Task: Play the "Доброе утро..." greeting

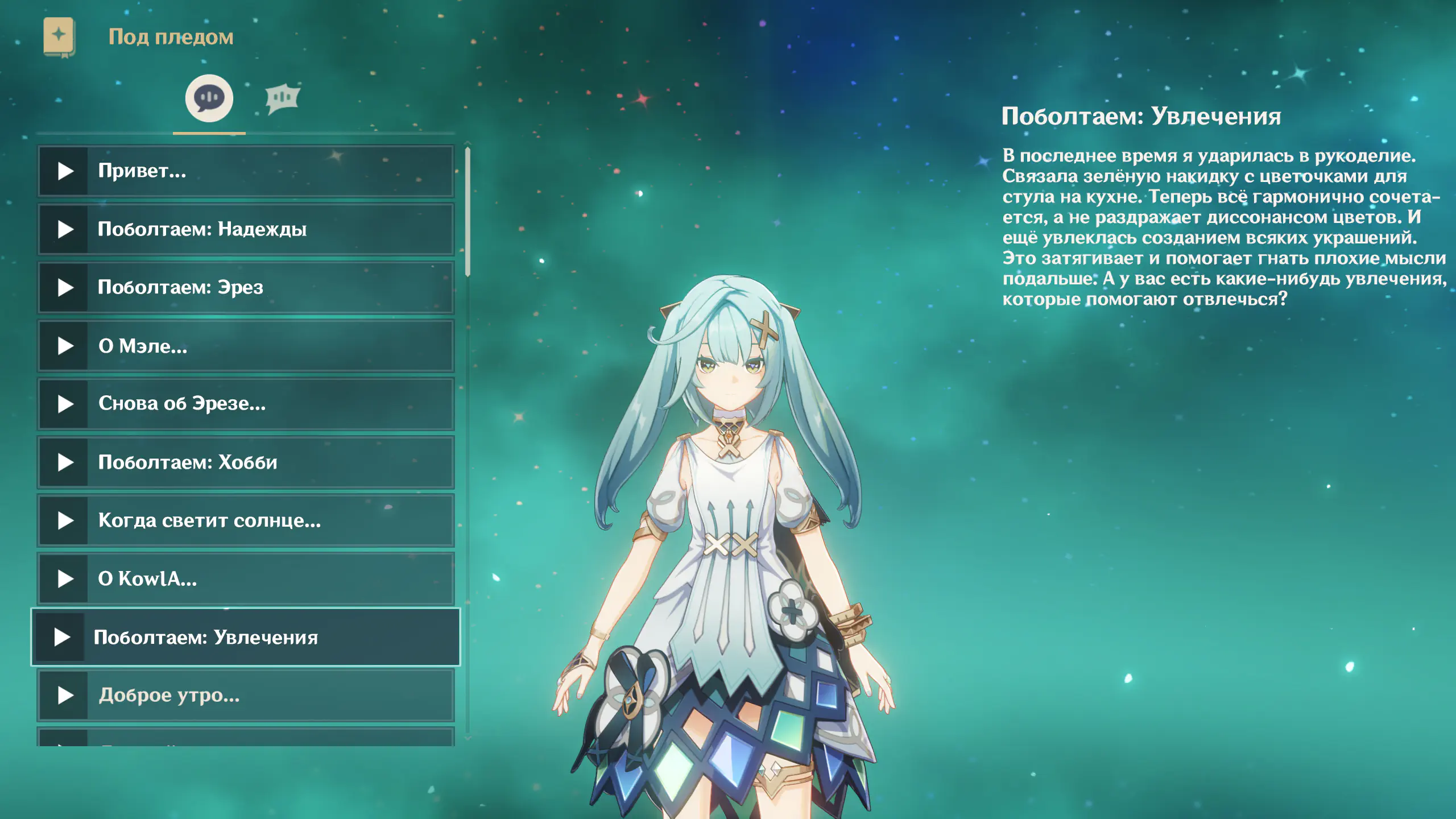Action: tap(246, 696)
